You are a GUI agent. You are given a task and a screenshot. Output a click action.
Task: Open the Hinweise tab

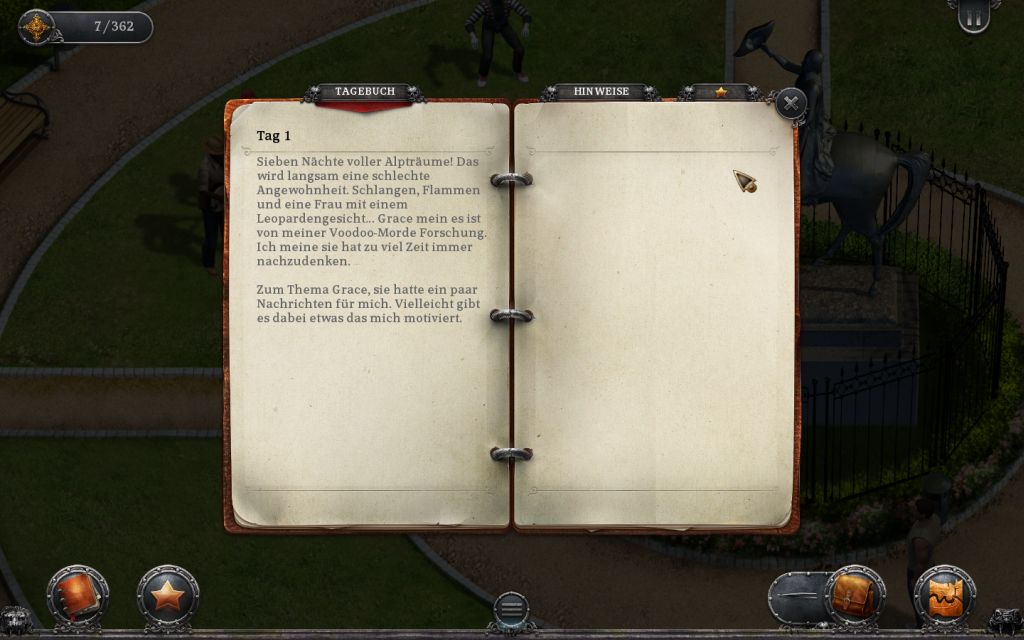[601, 92]
